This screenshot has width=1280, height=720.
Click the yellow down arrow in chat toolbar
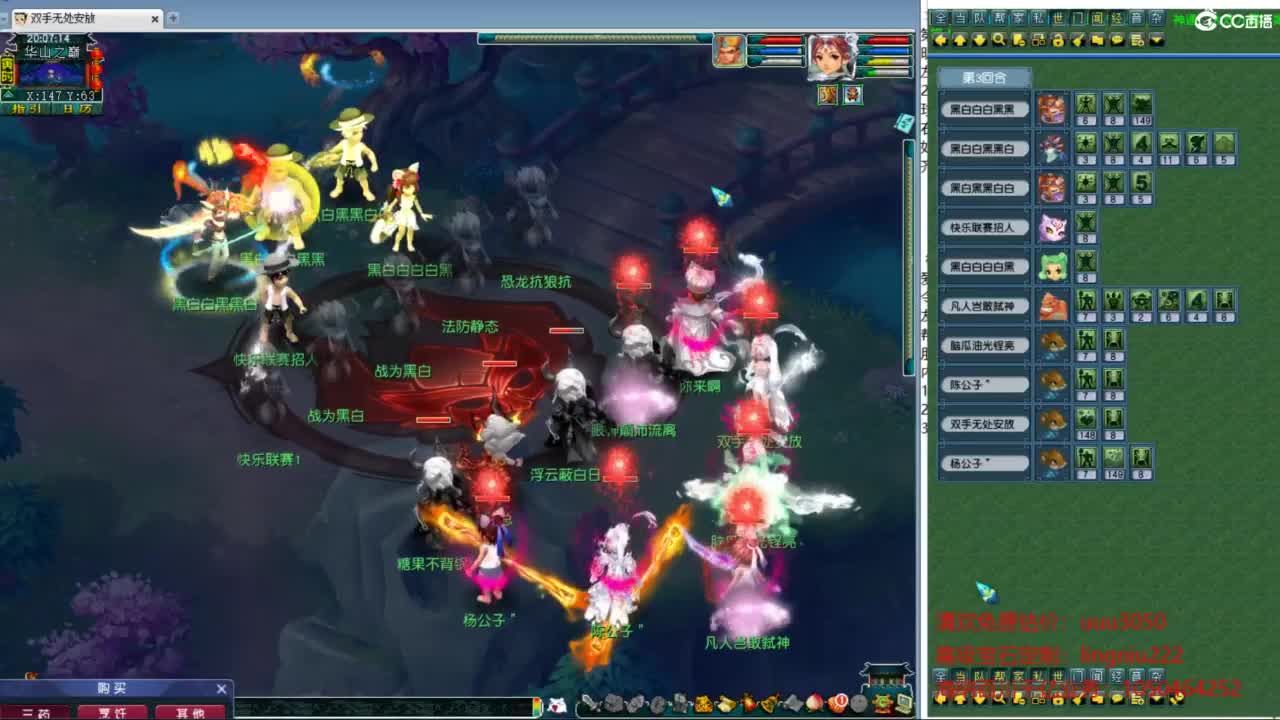point(979,42)
